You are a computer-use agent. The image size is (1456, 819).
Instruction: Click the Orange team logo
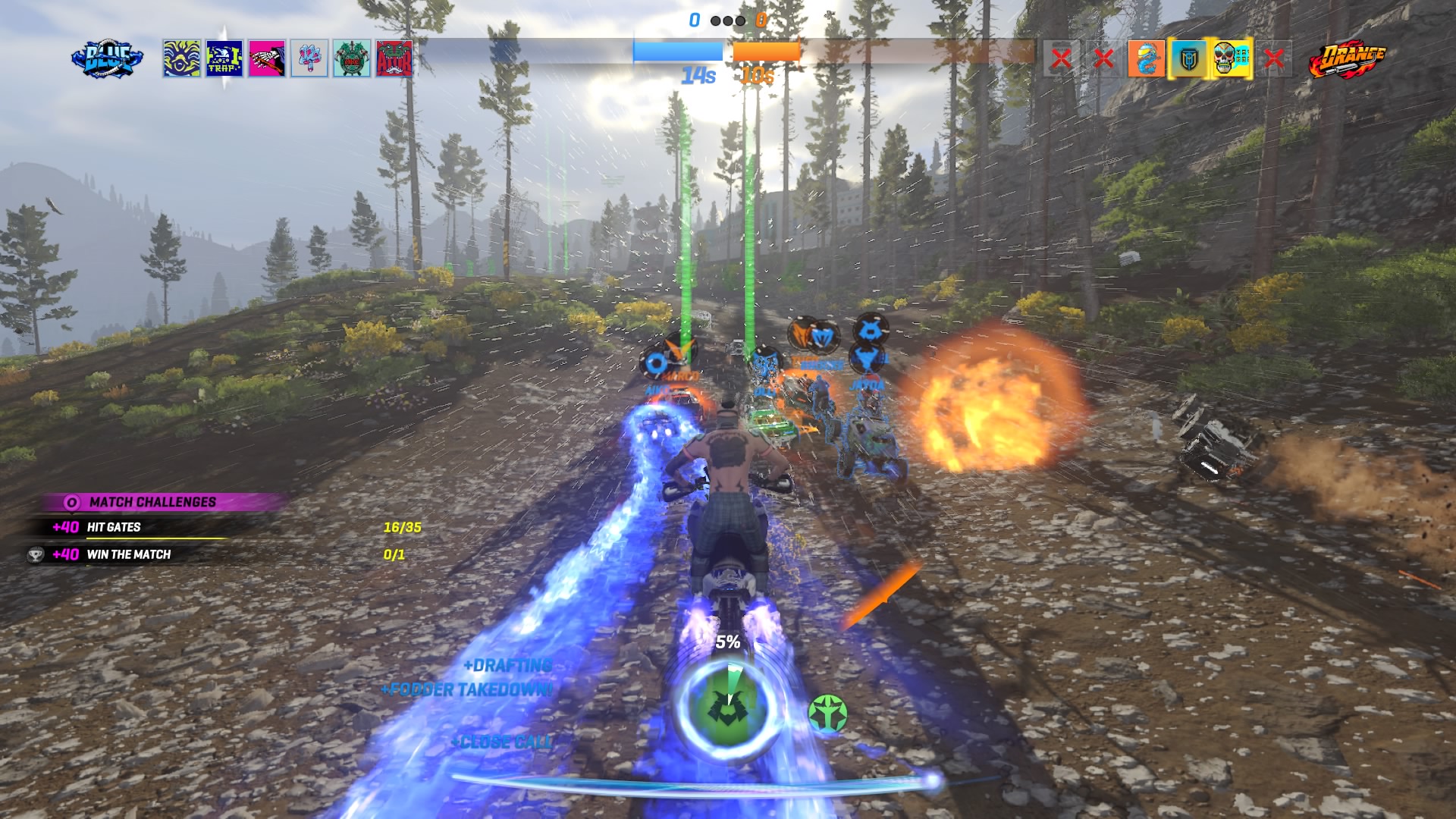click(x=1348, y=59)
